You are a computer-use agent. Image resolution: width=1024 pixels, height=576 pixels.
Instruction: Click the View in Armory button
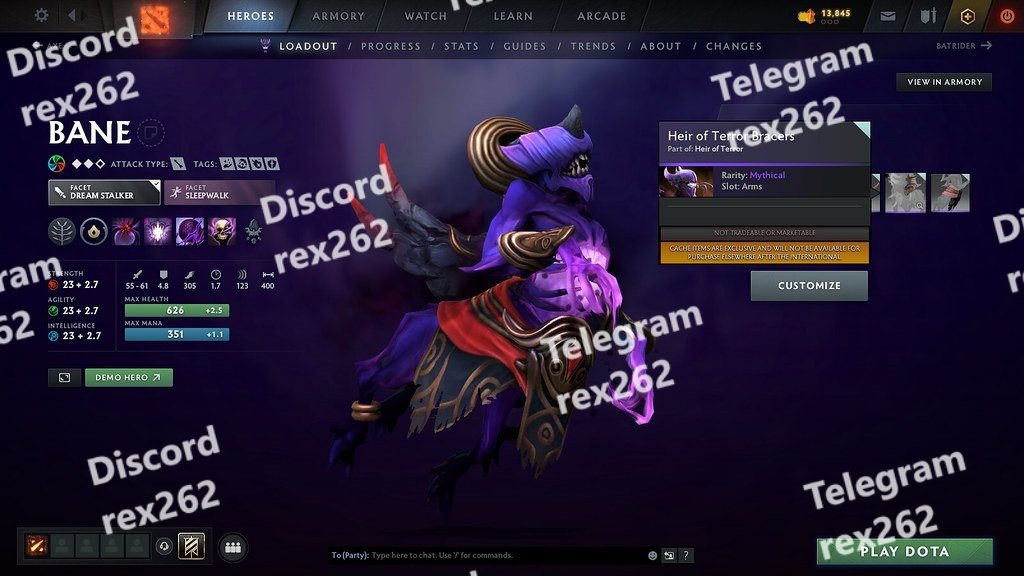click(x=944, y=82)
